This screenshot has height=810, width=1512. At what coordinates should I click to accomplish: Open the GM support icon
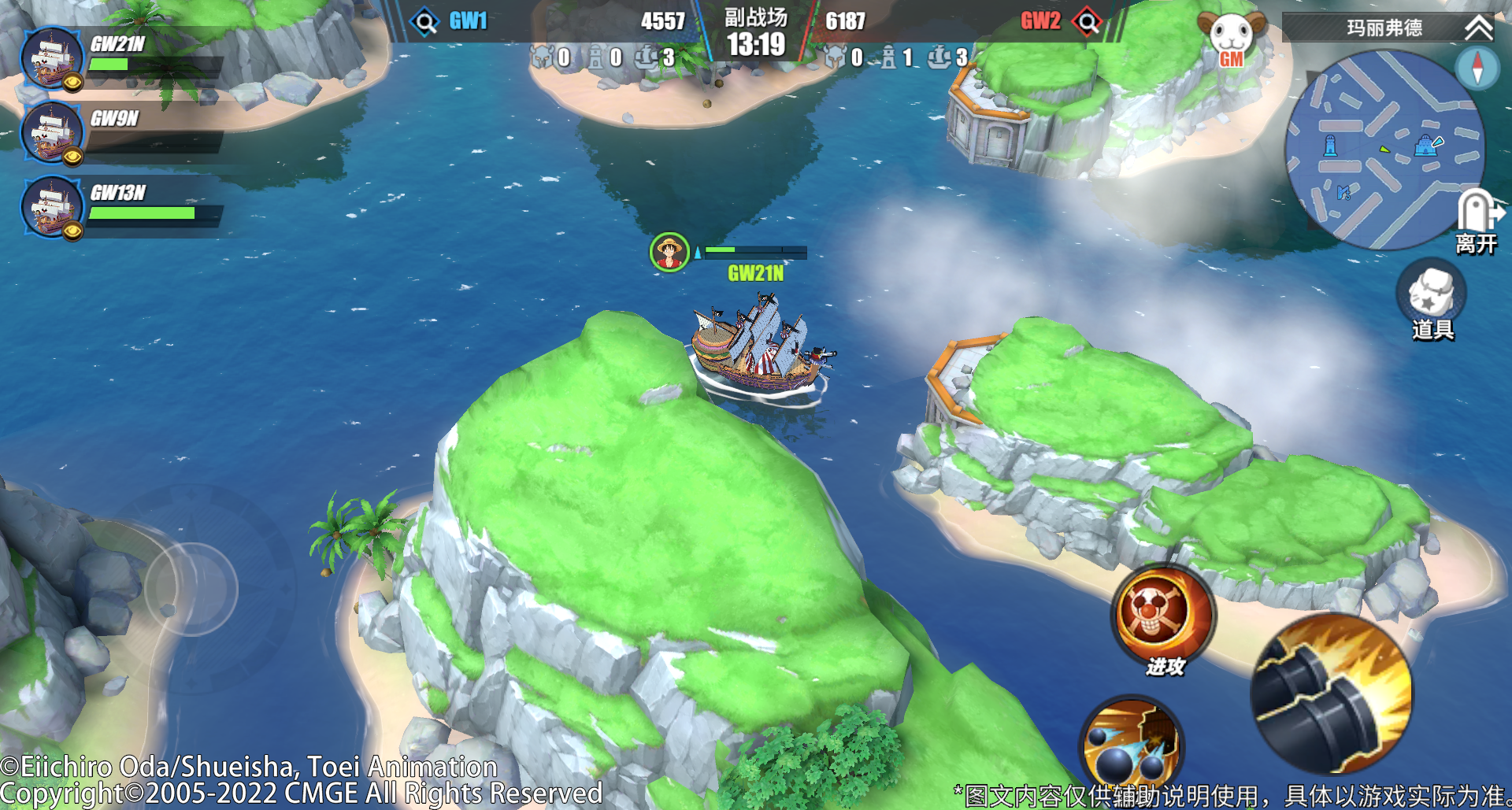click(1231, 39)
